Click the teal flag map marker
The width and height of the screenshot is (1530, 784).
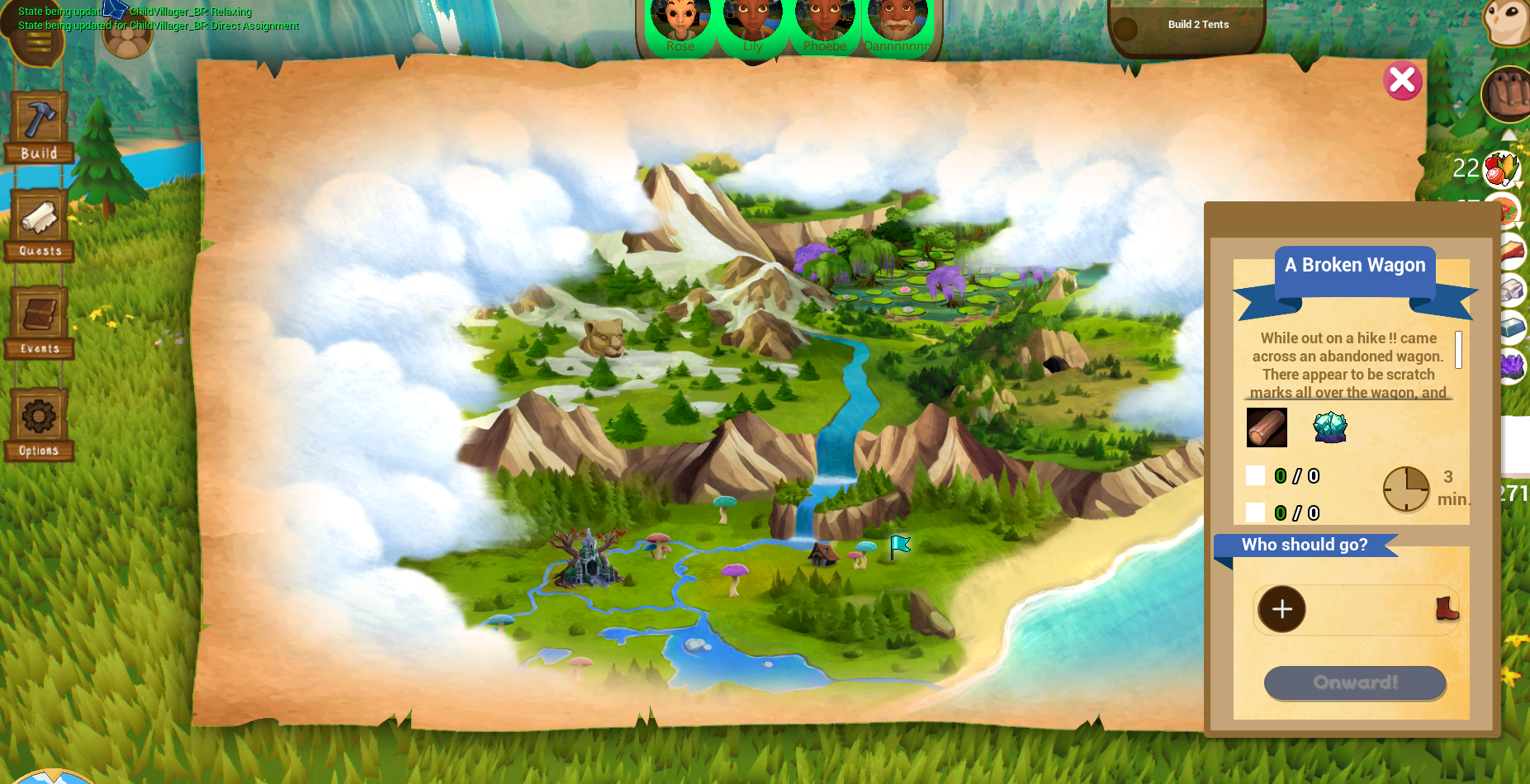click(x=899, y=545)
